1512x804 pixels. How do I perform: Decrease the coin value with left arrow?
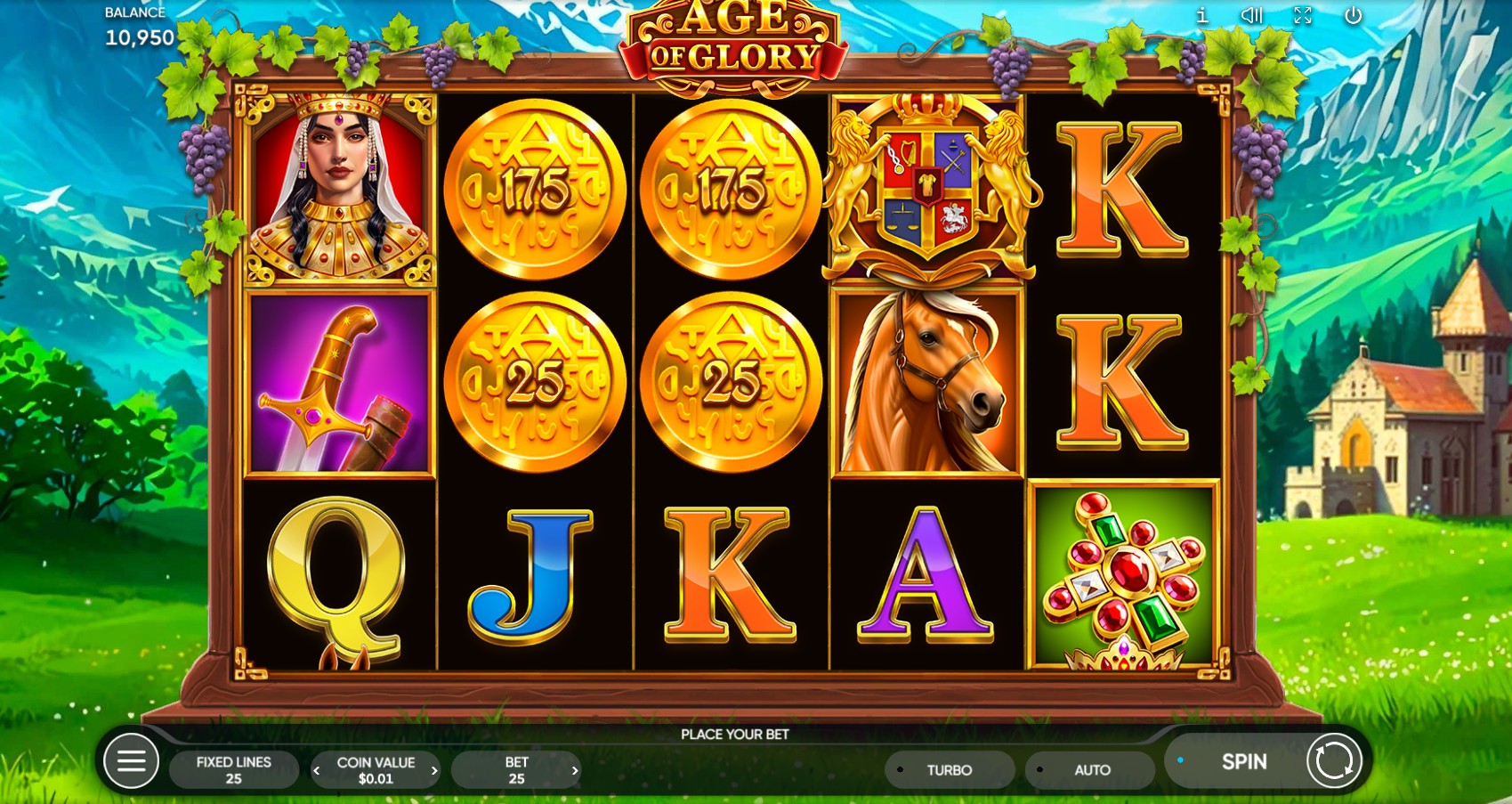click(x=317, y=771)
